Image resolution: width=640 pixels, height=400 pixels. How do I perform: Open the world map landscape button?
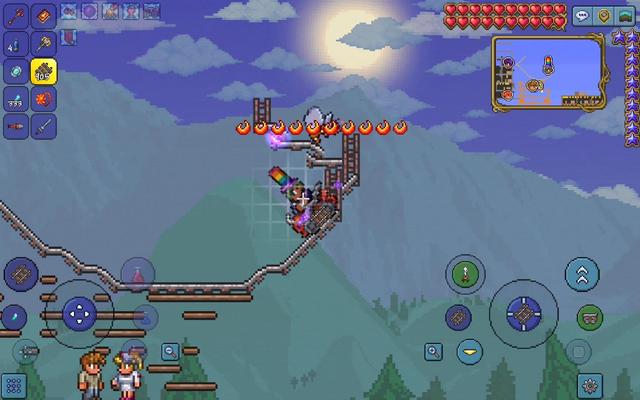point(626,16)
